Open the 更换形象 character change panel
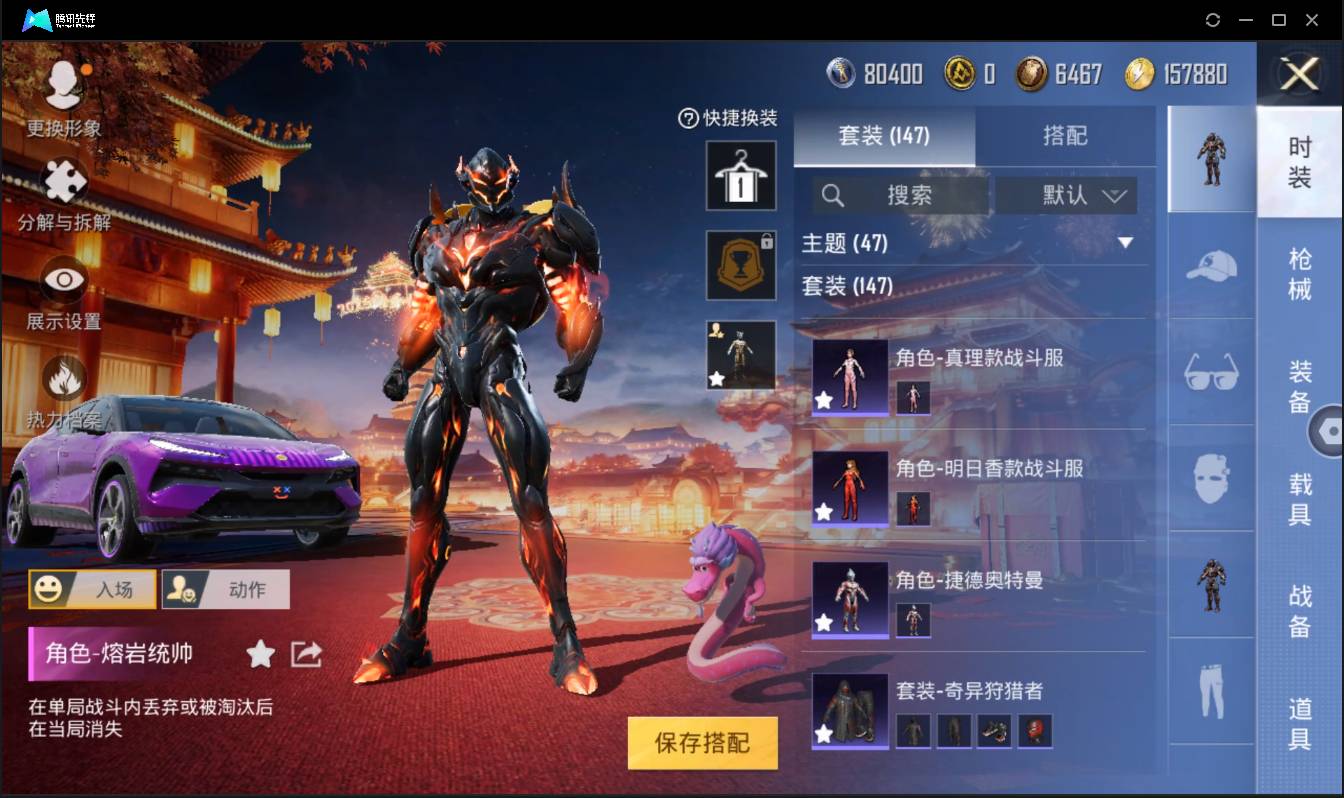Image resolution: width=1344 pixels, height=798 pixels. click(x=62, y=90)
